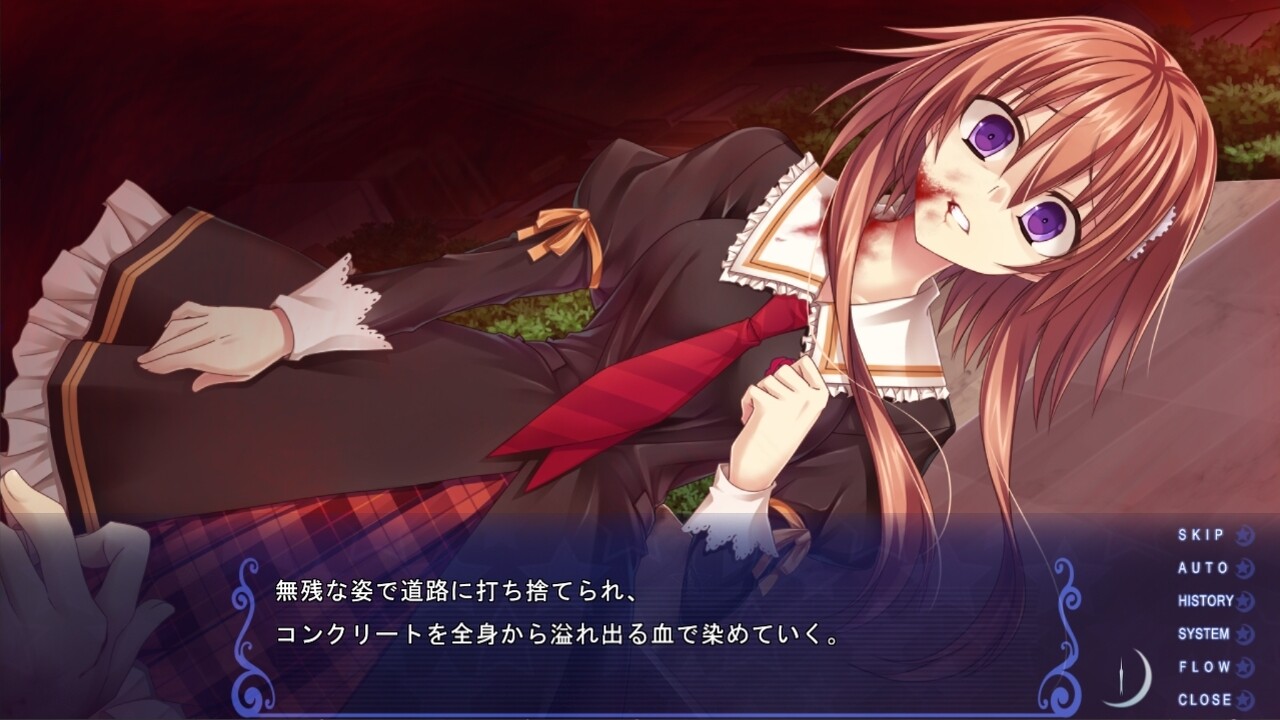The image size is (1280, 720).
Task: Open the SYSTEM menu
Action: point(1207,632)
